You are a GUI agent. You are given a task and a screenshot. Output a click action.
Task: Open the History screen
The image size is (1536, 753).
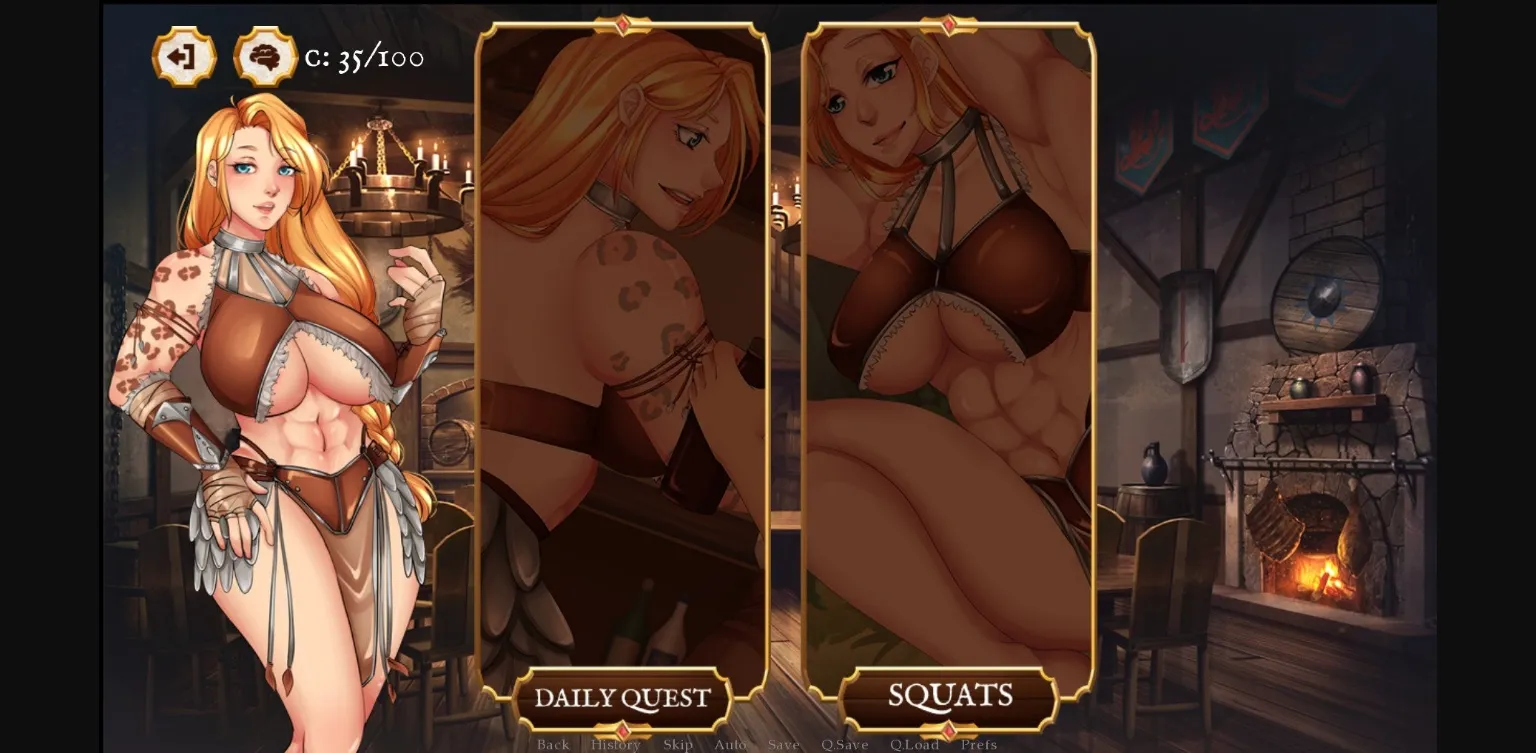pos(615,745)
